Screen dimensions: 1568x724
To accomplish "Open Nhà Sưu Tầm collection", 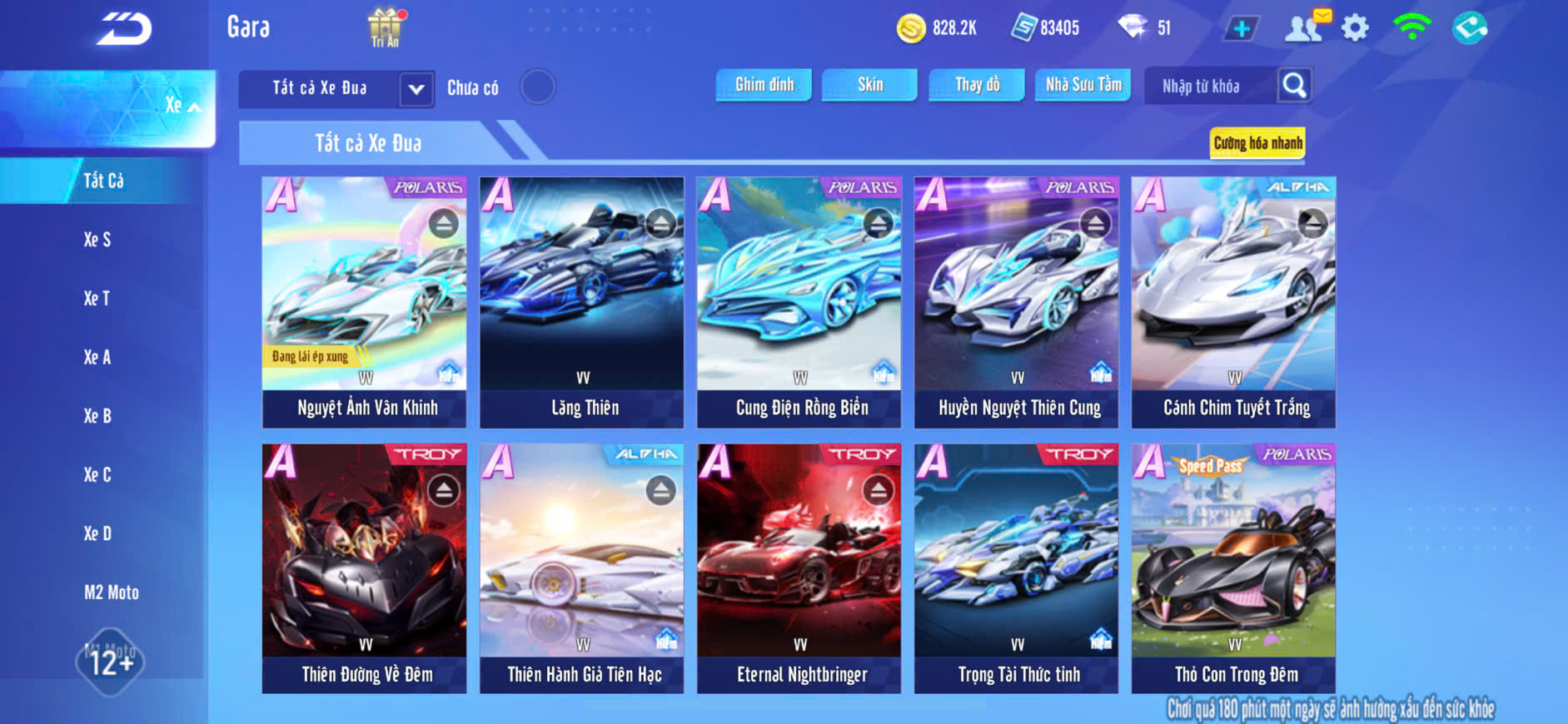I will (1083, 85).
